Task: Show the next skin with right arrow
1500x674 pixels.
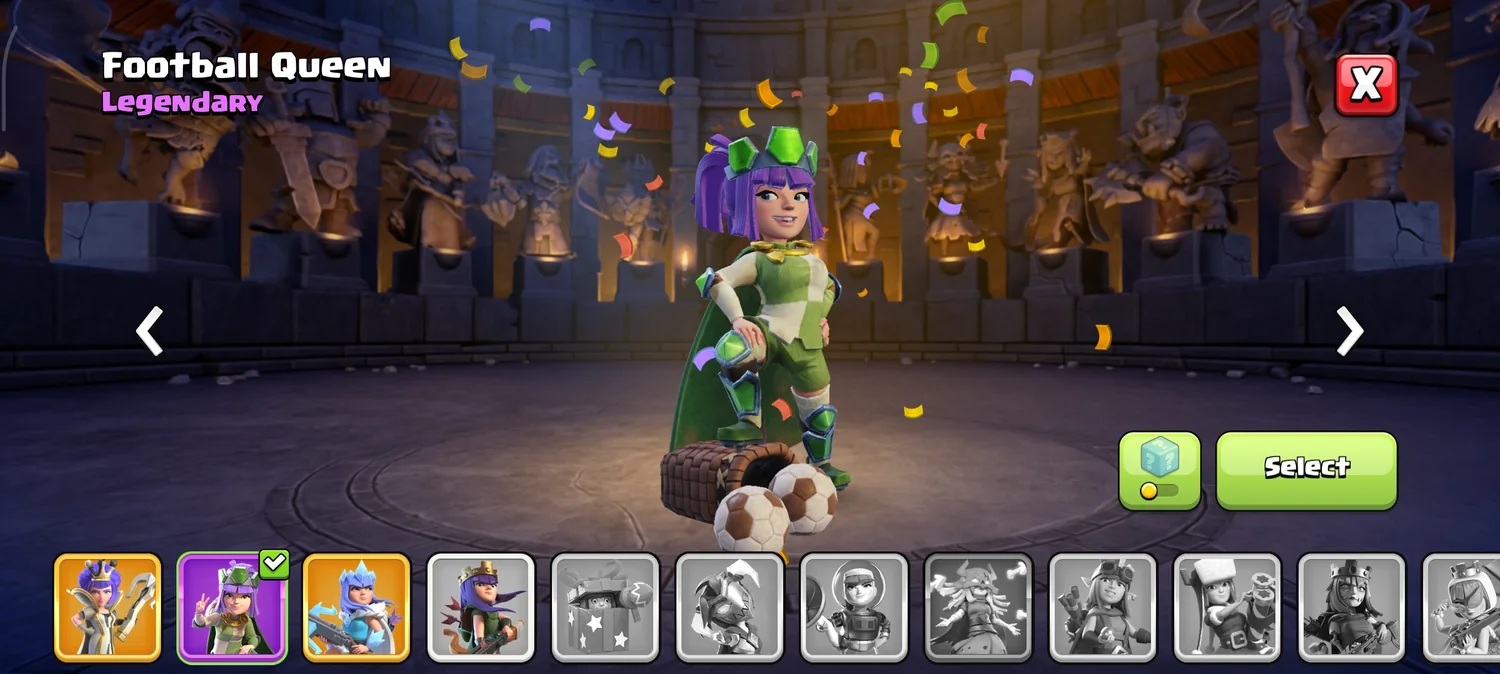Action: [1349, 331]
